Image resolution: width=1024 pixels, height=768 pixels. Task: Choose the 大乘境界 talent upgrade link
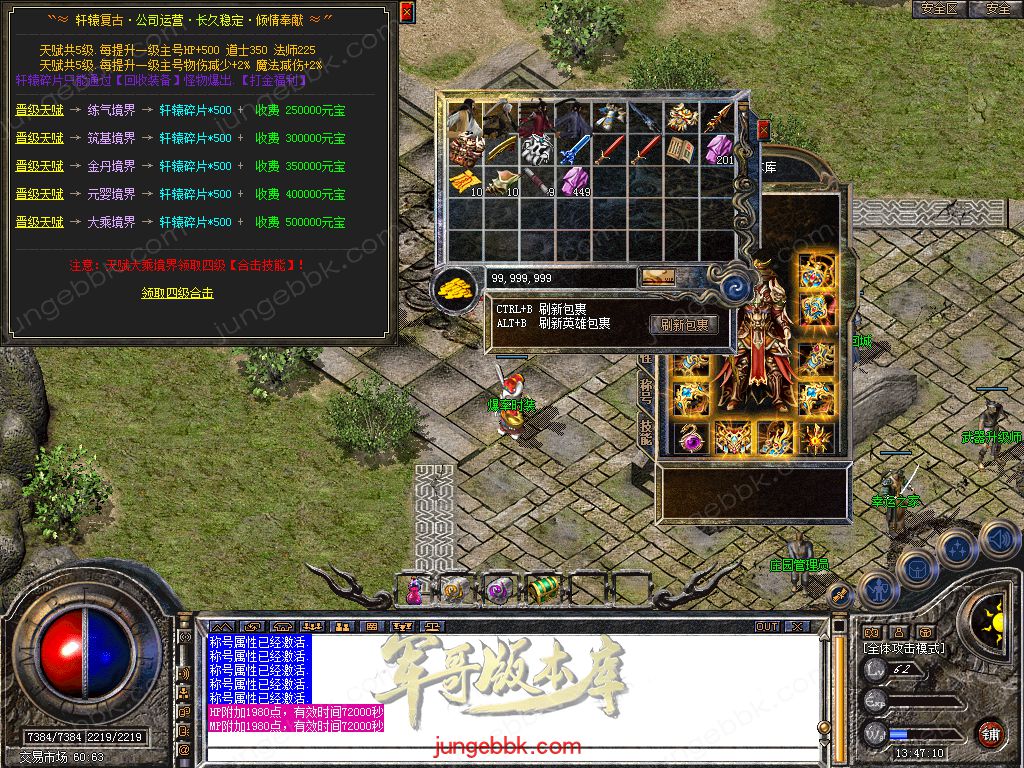click(x=39, y=222)
